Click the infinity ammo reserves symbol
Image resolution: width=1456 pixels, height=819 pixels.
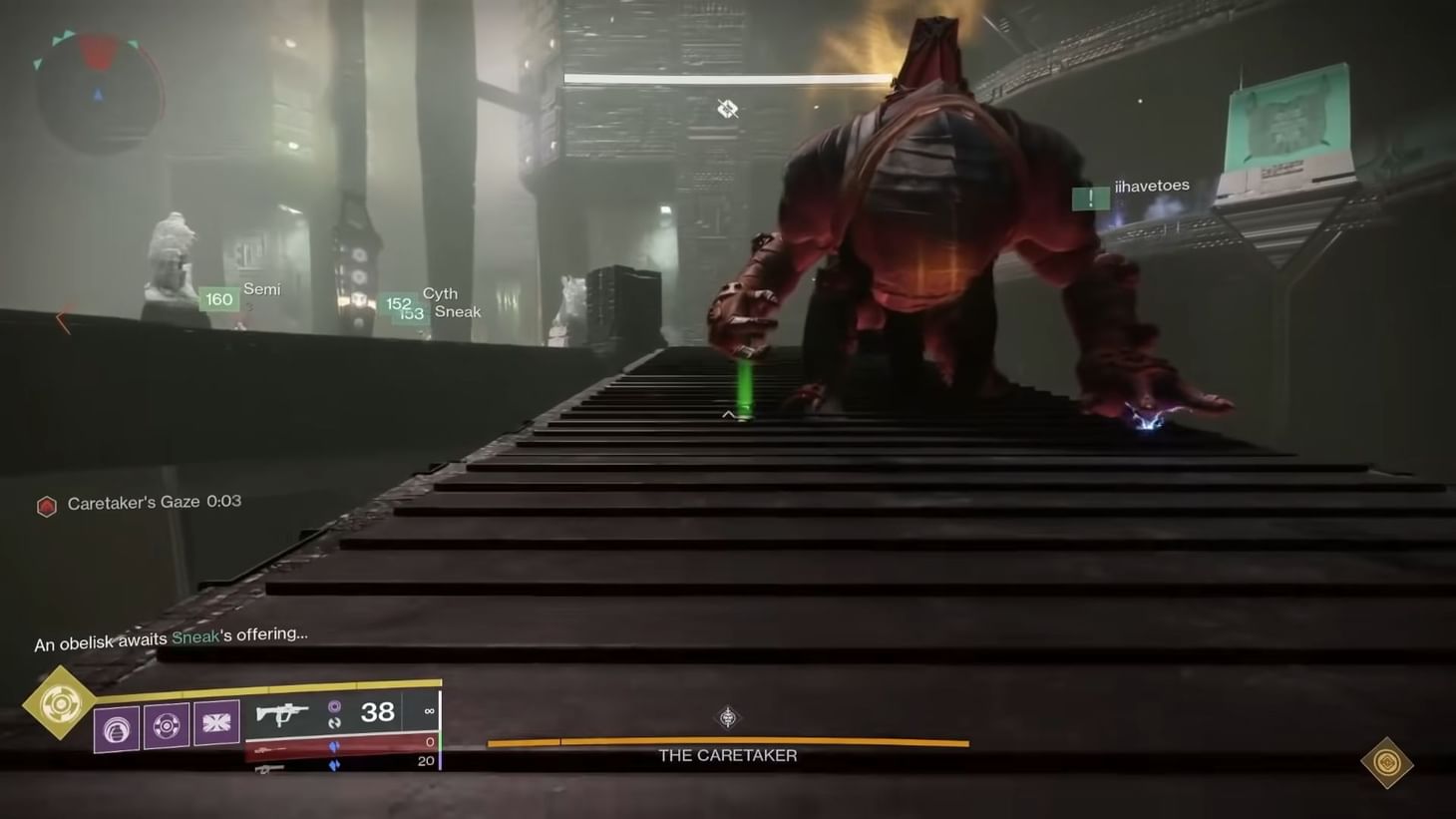pos(429,710)
